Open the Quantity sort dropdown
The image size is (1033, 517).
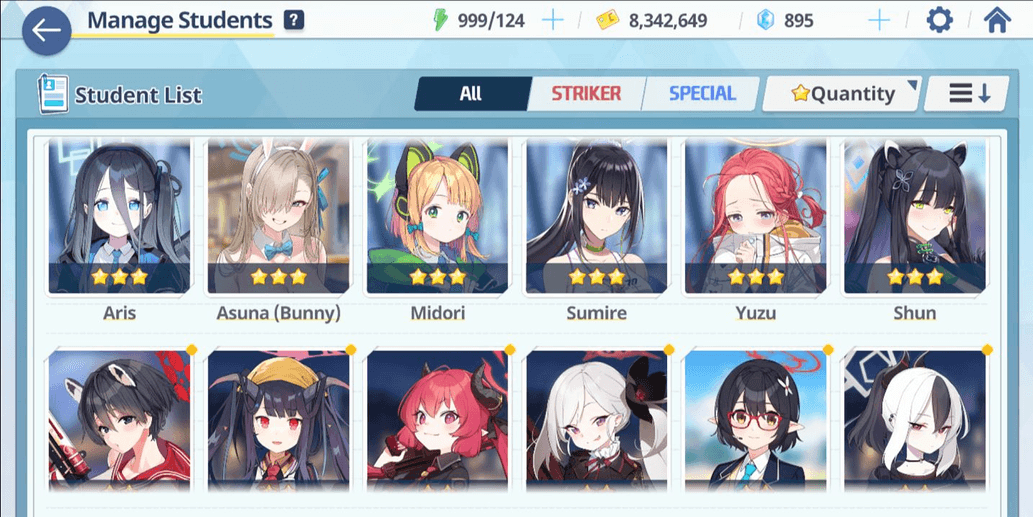point(841,94)
